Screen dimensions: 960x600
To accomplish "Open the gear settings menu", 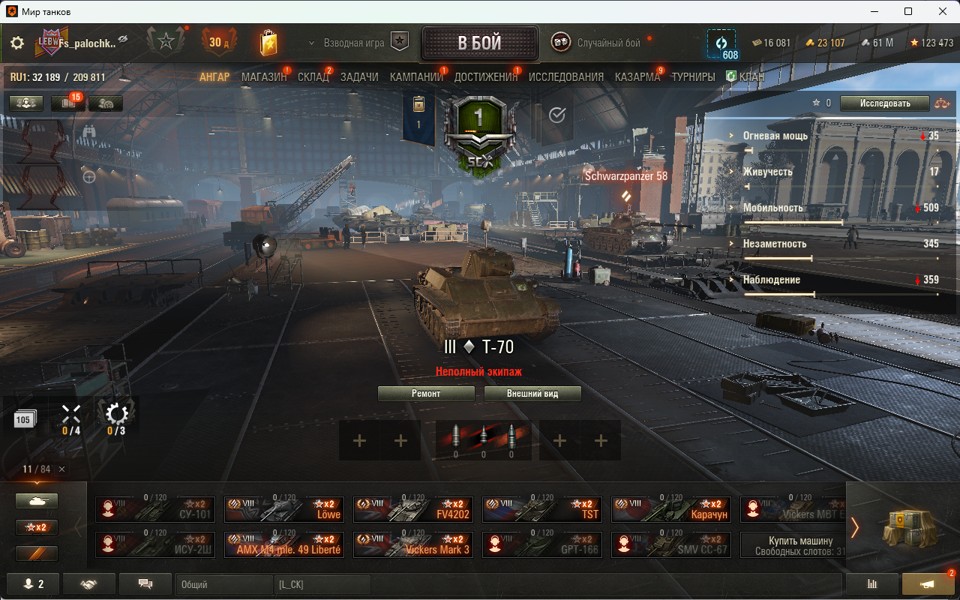I will (17, 43).
